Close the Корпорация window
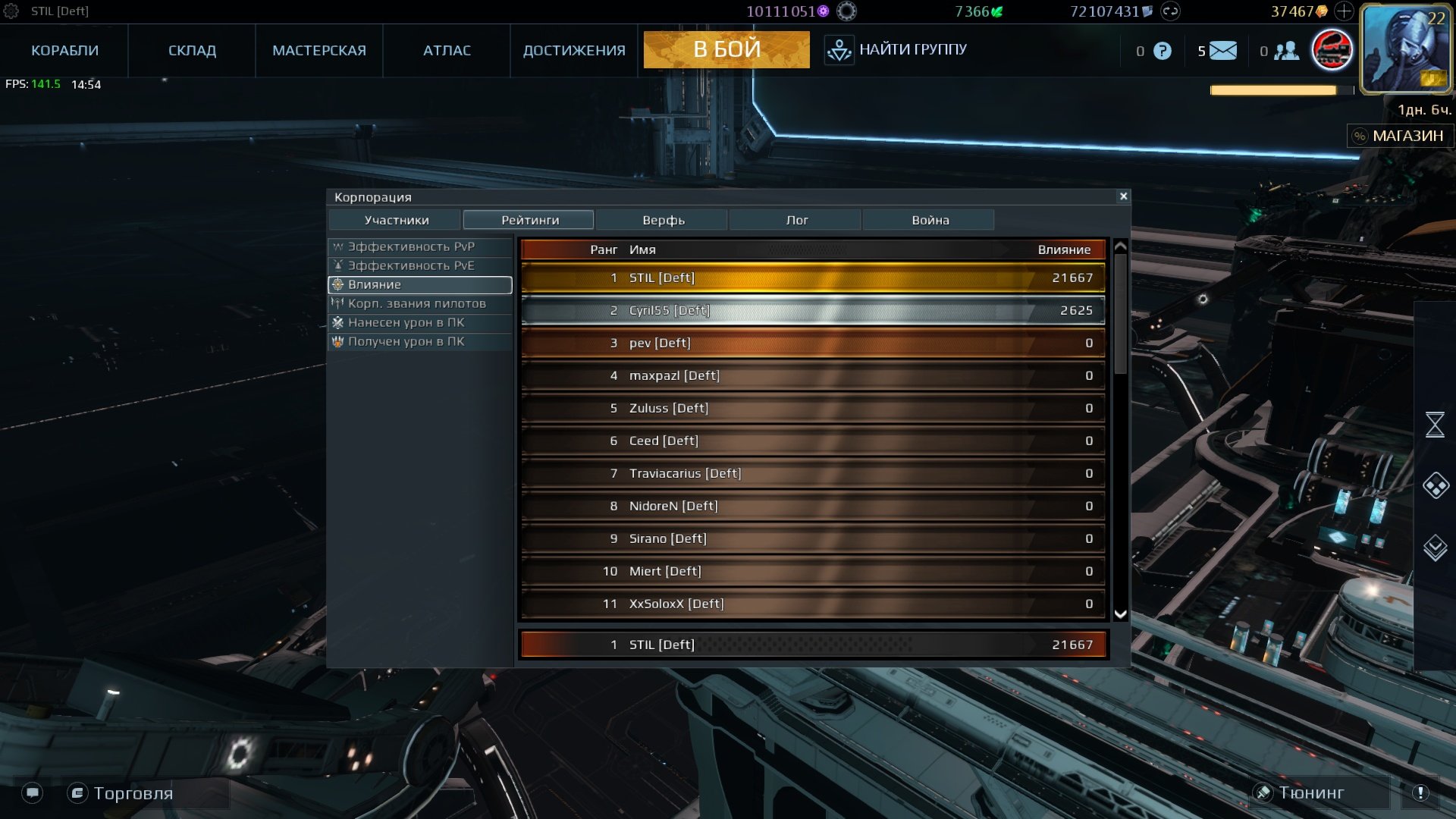1456x819 pixels. click(x=1123, y=196)
